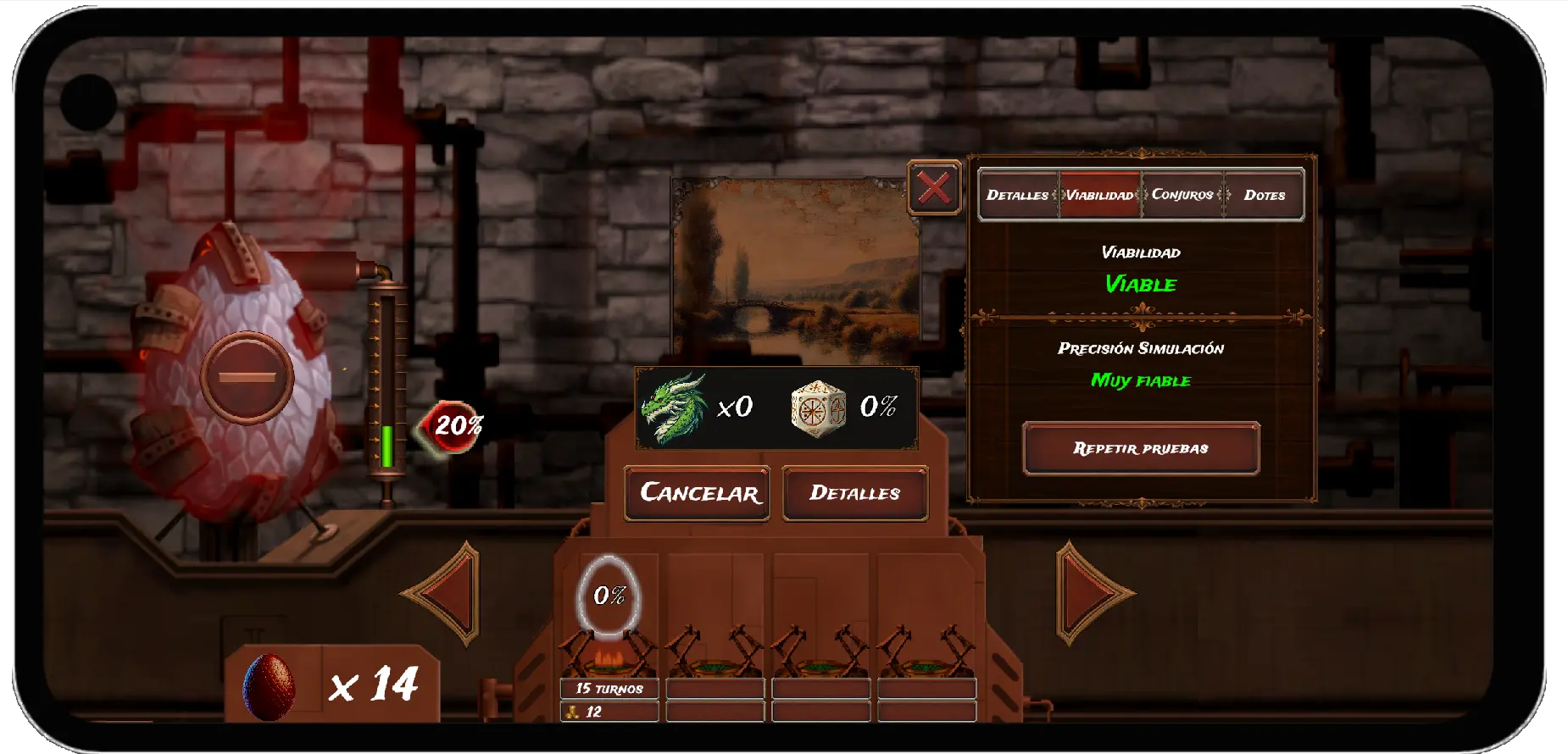
Task: Close the panel with the red X
Action: (934, 187)
